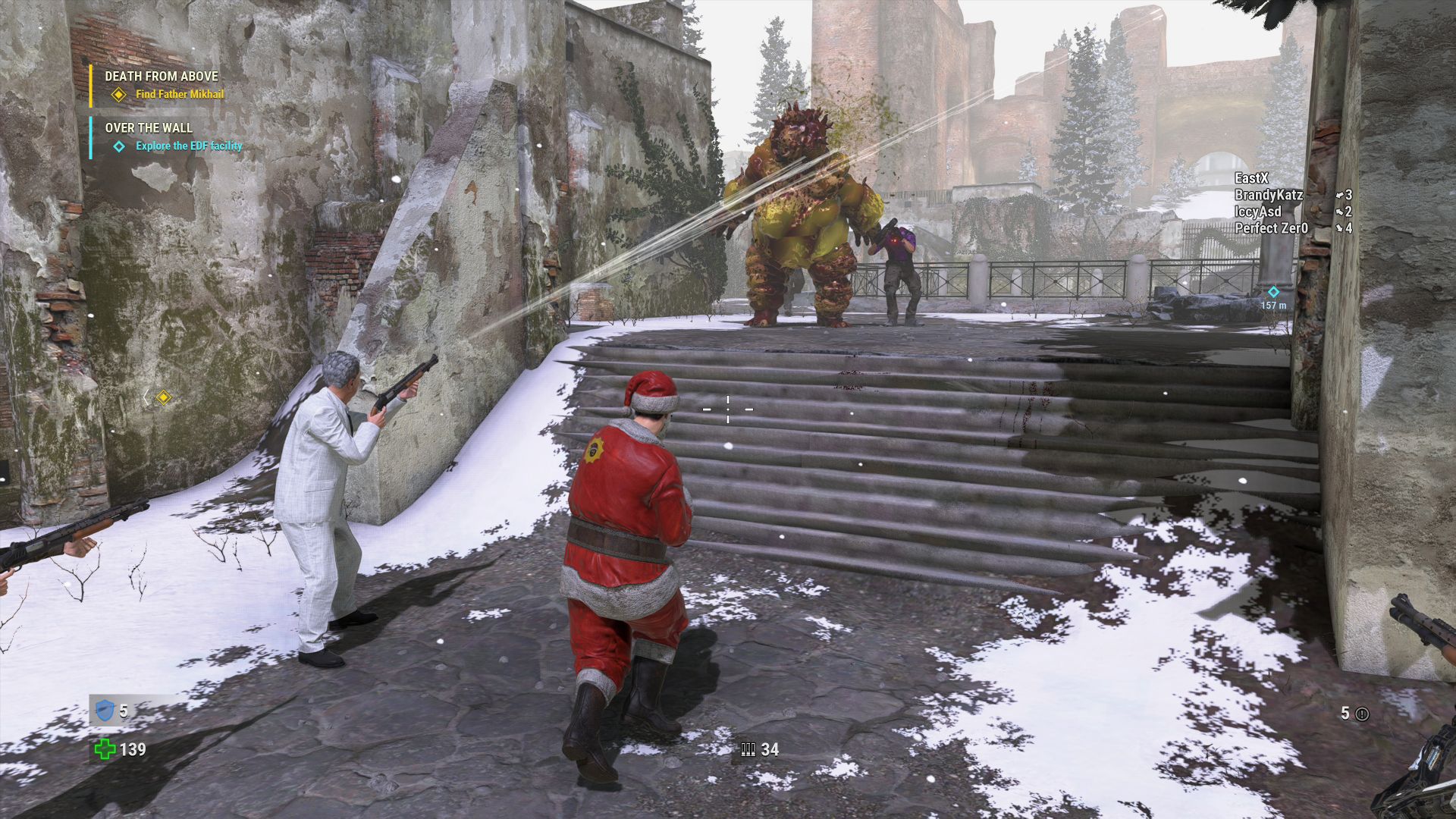Viewport: 1456px width, 819px height.
Task: Select player Perfect Zer0 in the squad list
Action: click(1271, 228)
